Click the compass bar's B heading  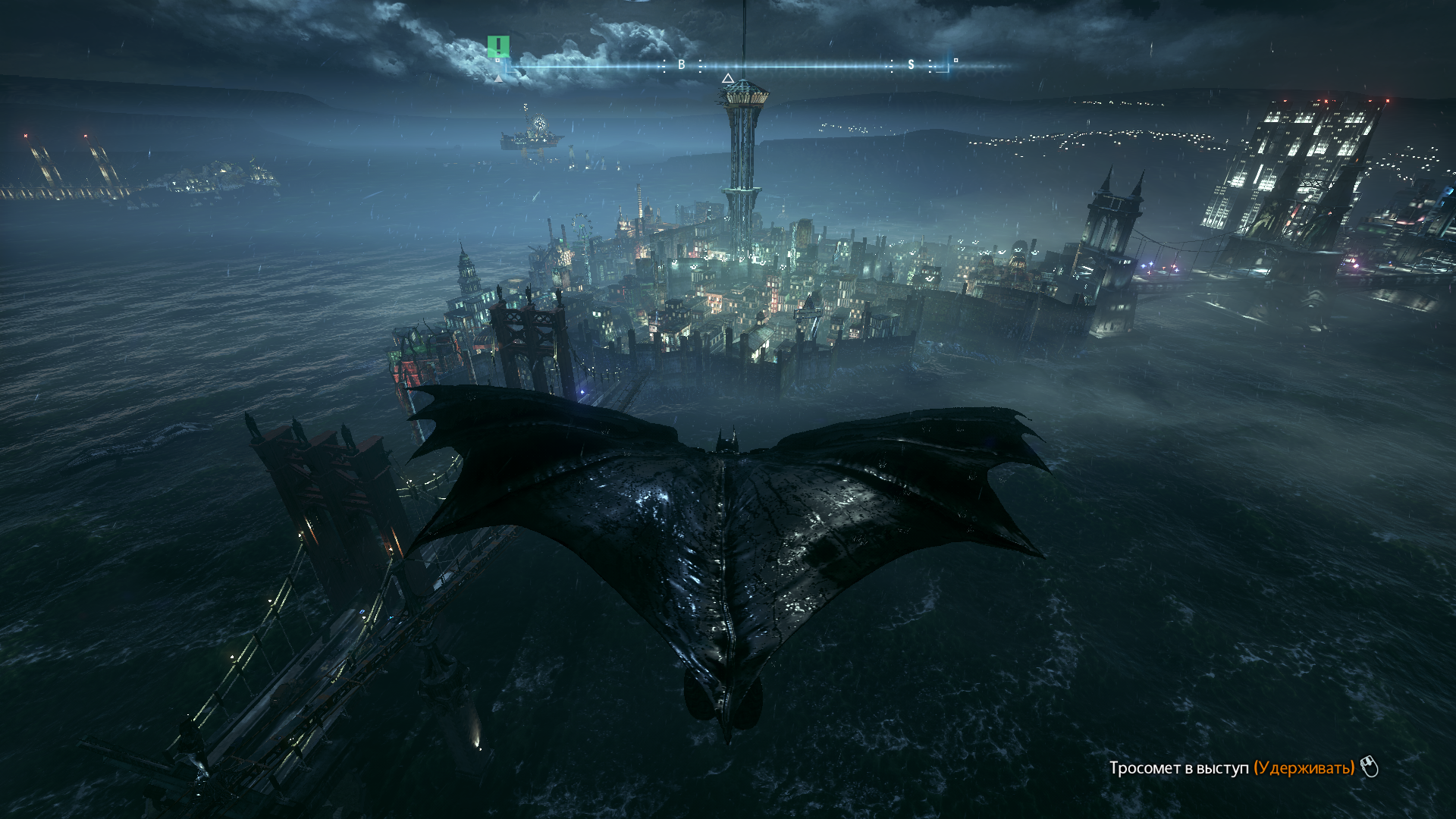pos(681,65)
